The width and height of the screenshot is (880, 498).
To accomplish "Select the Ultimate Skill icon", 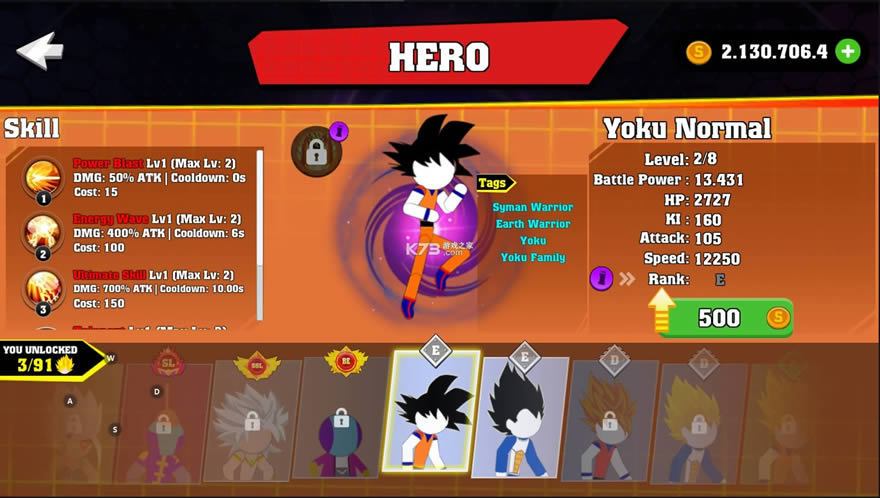I will (43, 289).
